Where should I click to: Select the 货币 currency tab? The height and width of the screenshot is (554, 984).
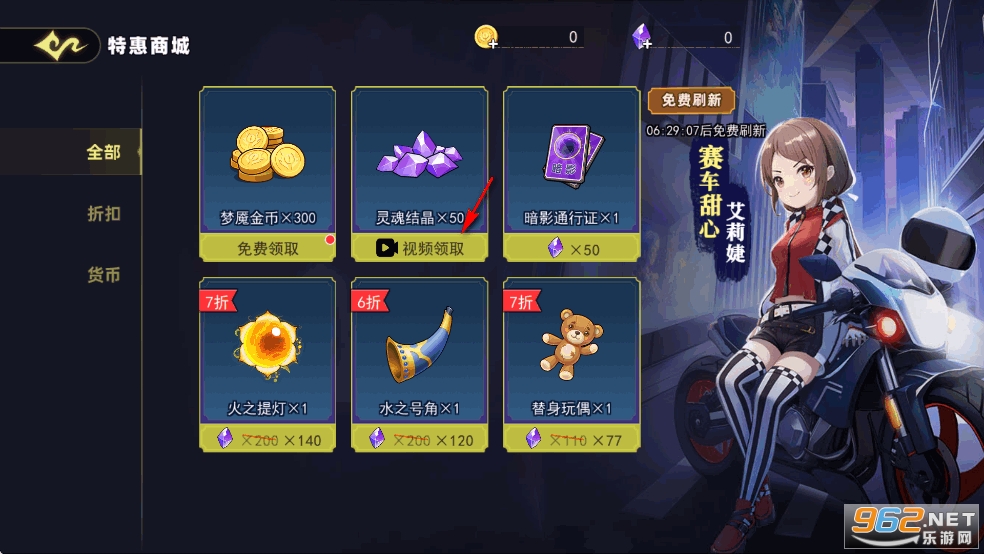click(103, 275)
